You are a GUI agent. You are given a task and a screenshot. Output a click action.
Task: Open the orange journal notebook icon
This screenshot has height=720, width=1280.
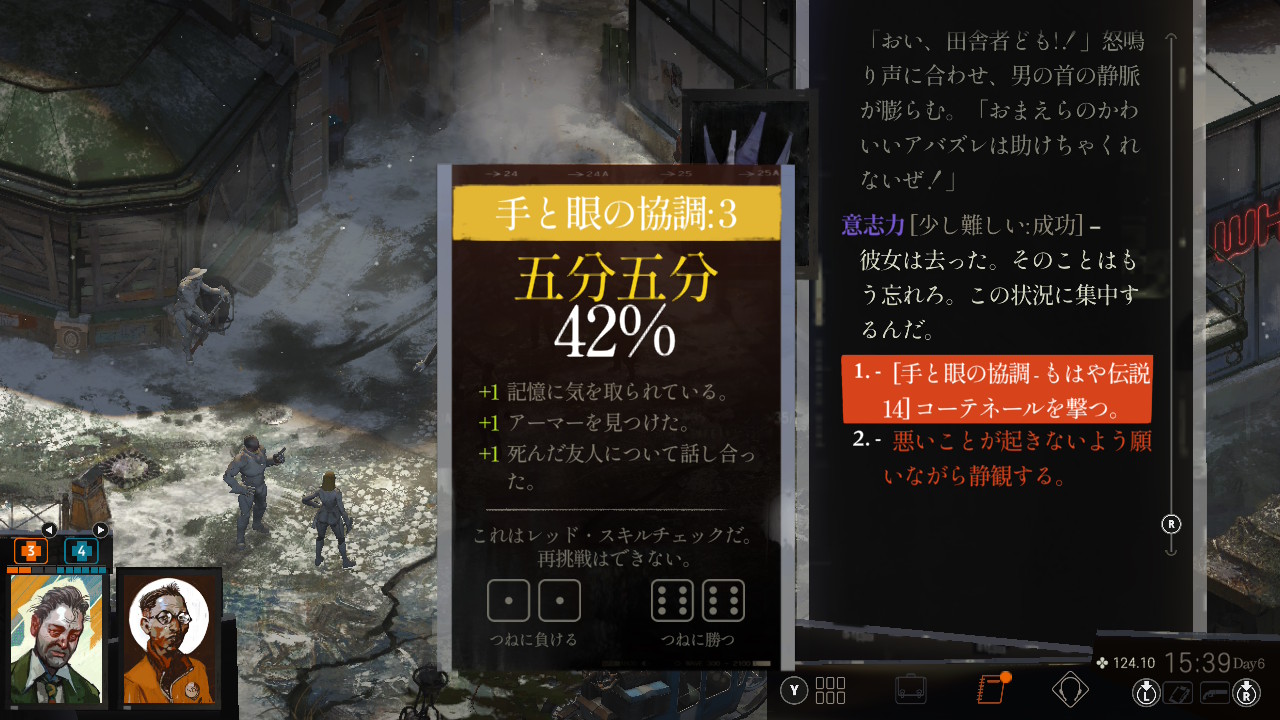click(990, 689)
